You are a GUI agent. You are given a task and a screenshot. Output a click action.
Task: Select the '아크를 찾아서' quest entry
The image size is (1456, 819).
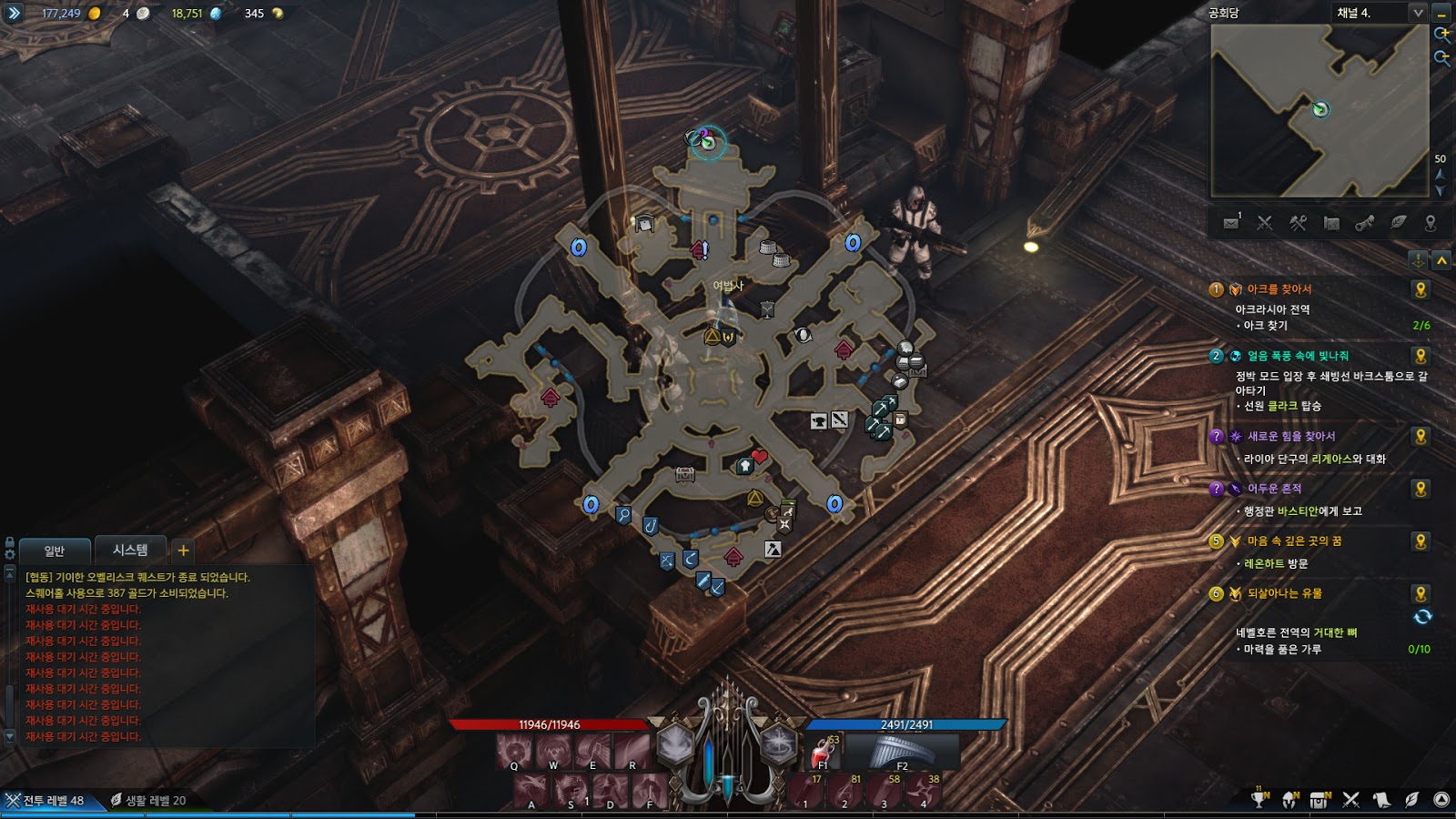point(1279,289)
